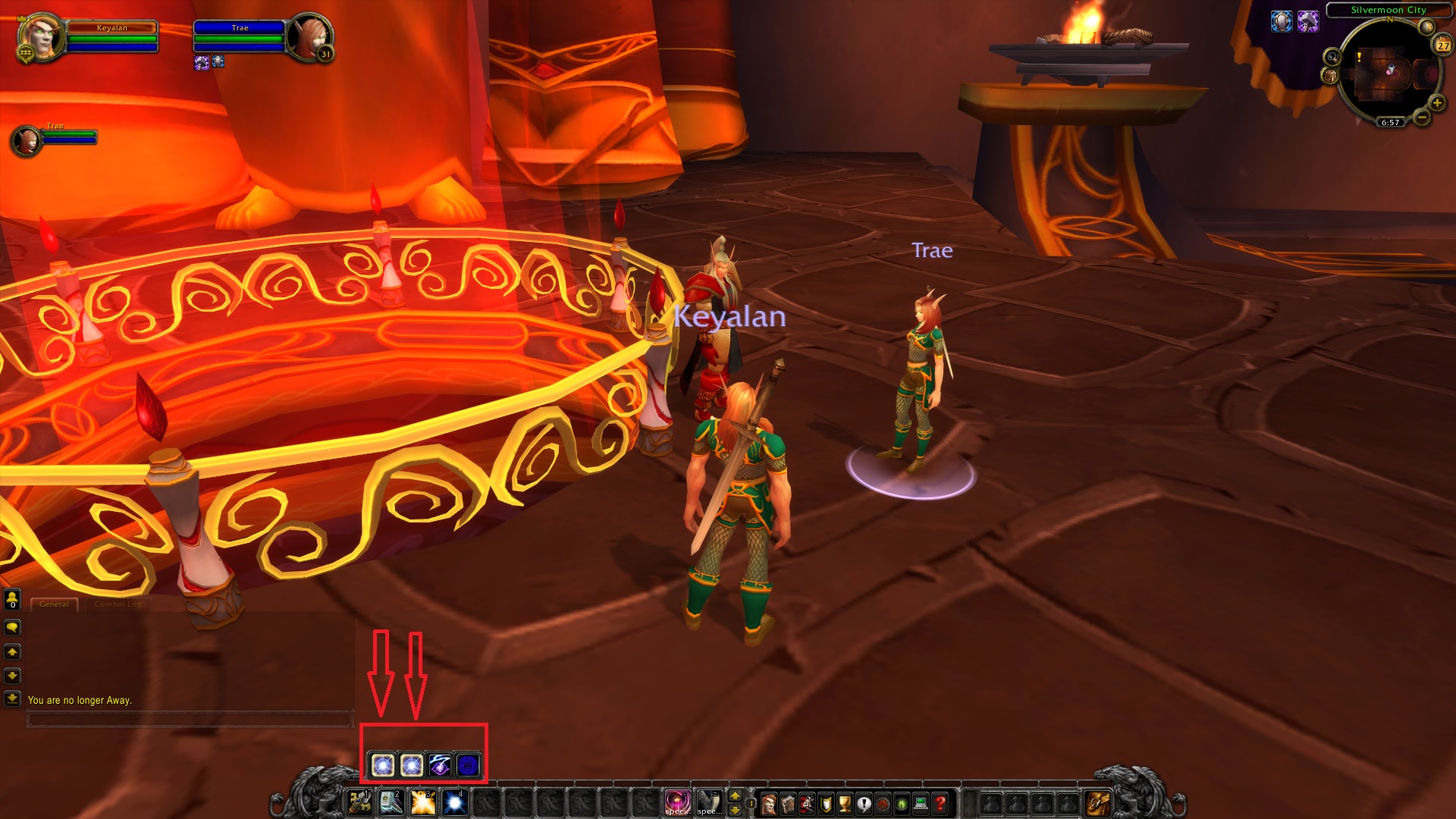The height and width of the screenshot is (819, 1456).
Task: Zoom out the minimap with the minus button
Action: [1420, 118]
